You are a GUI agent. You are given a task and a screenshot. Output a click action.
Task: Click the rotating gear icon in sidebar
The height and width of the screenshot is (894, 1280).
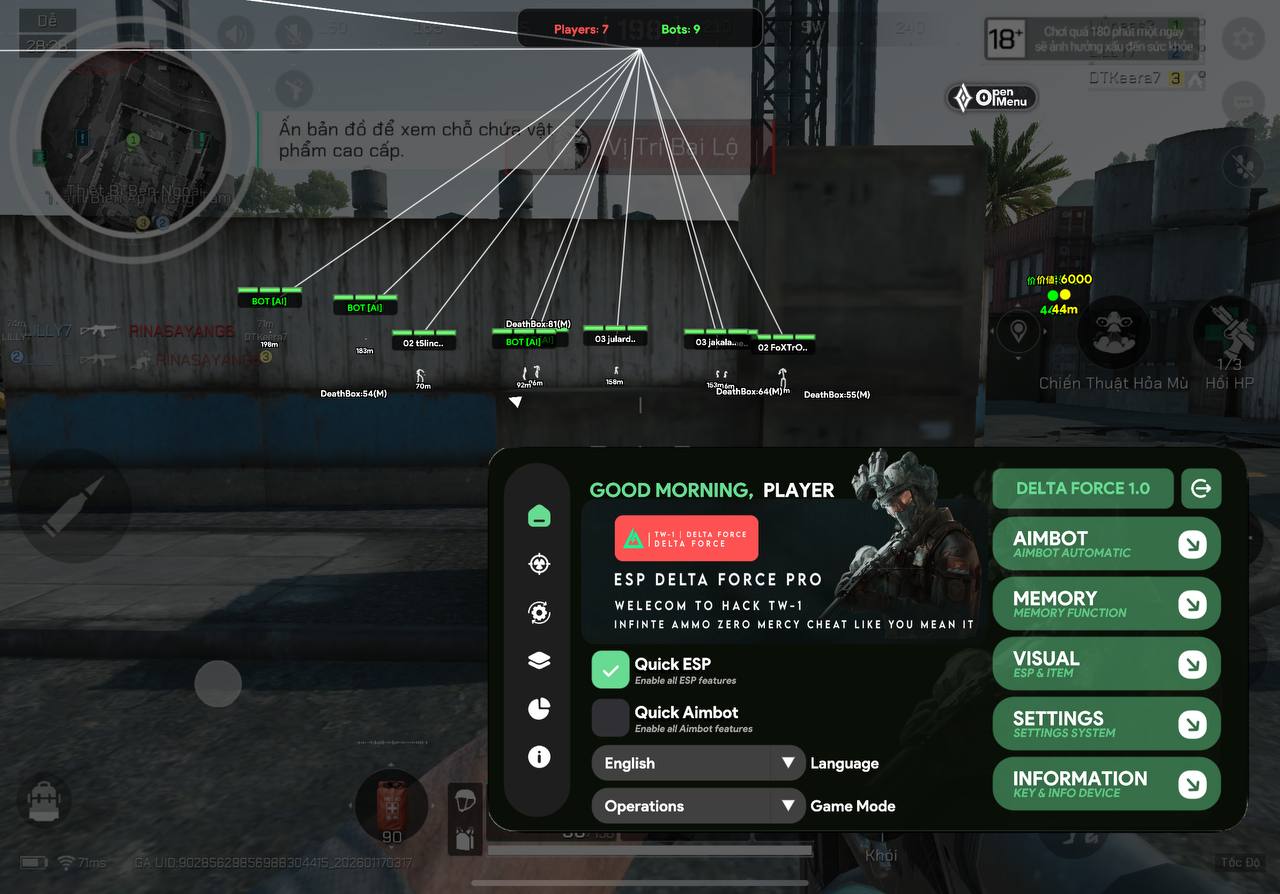[538, 612]
